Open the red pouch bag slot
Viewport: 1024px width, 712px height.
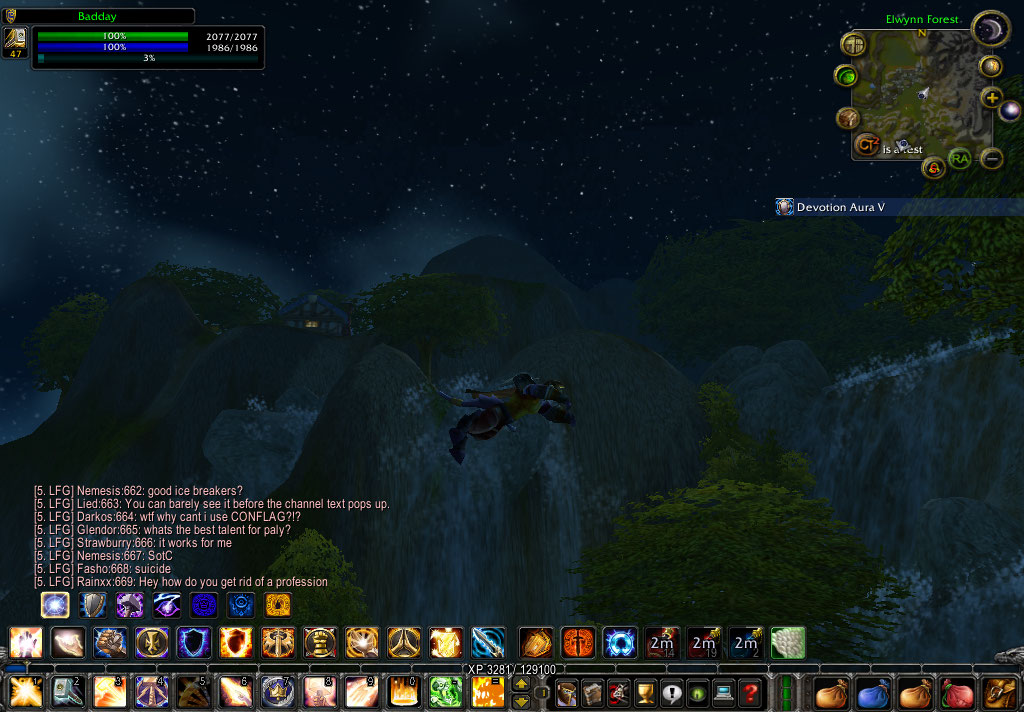click(x=957, y=692)
